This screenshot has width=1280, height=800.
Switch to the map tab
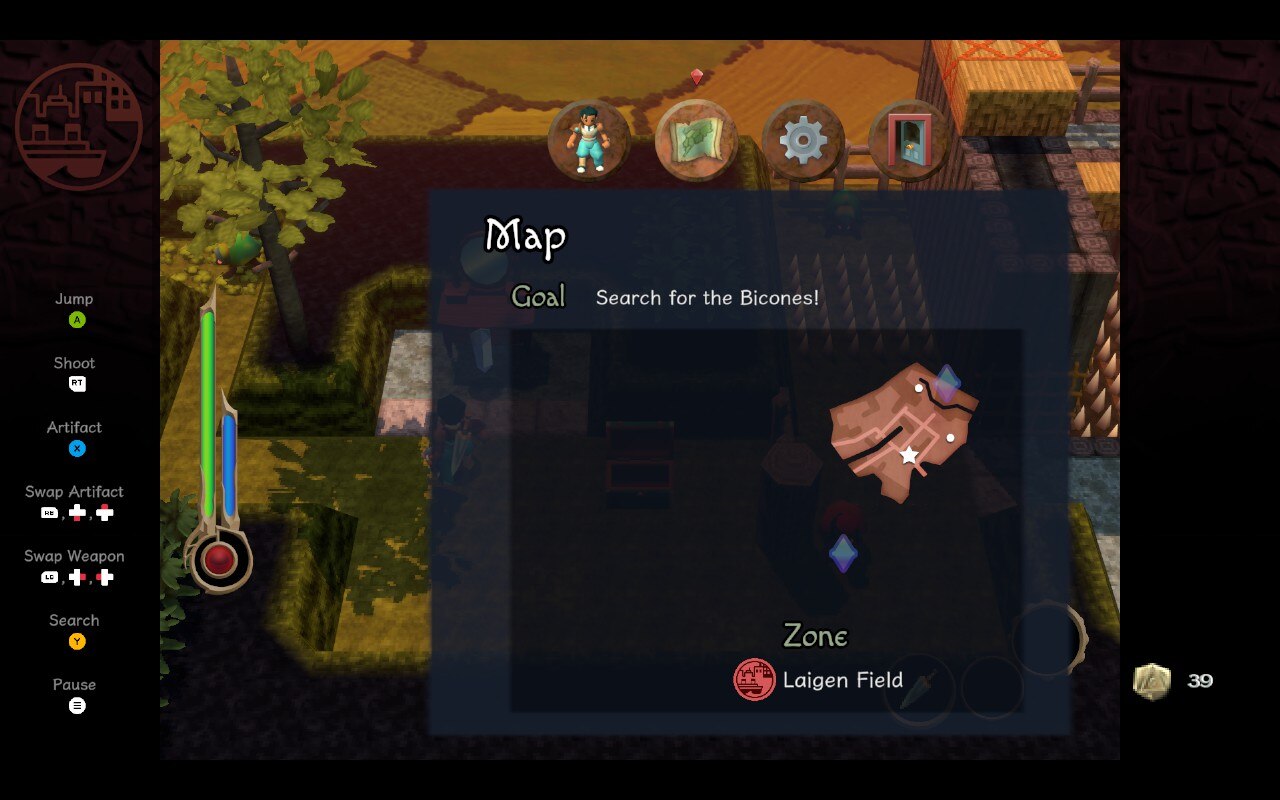(x=695, y=140)
